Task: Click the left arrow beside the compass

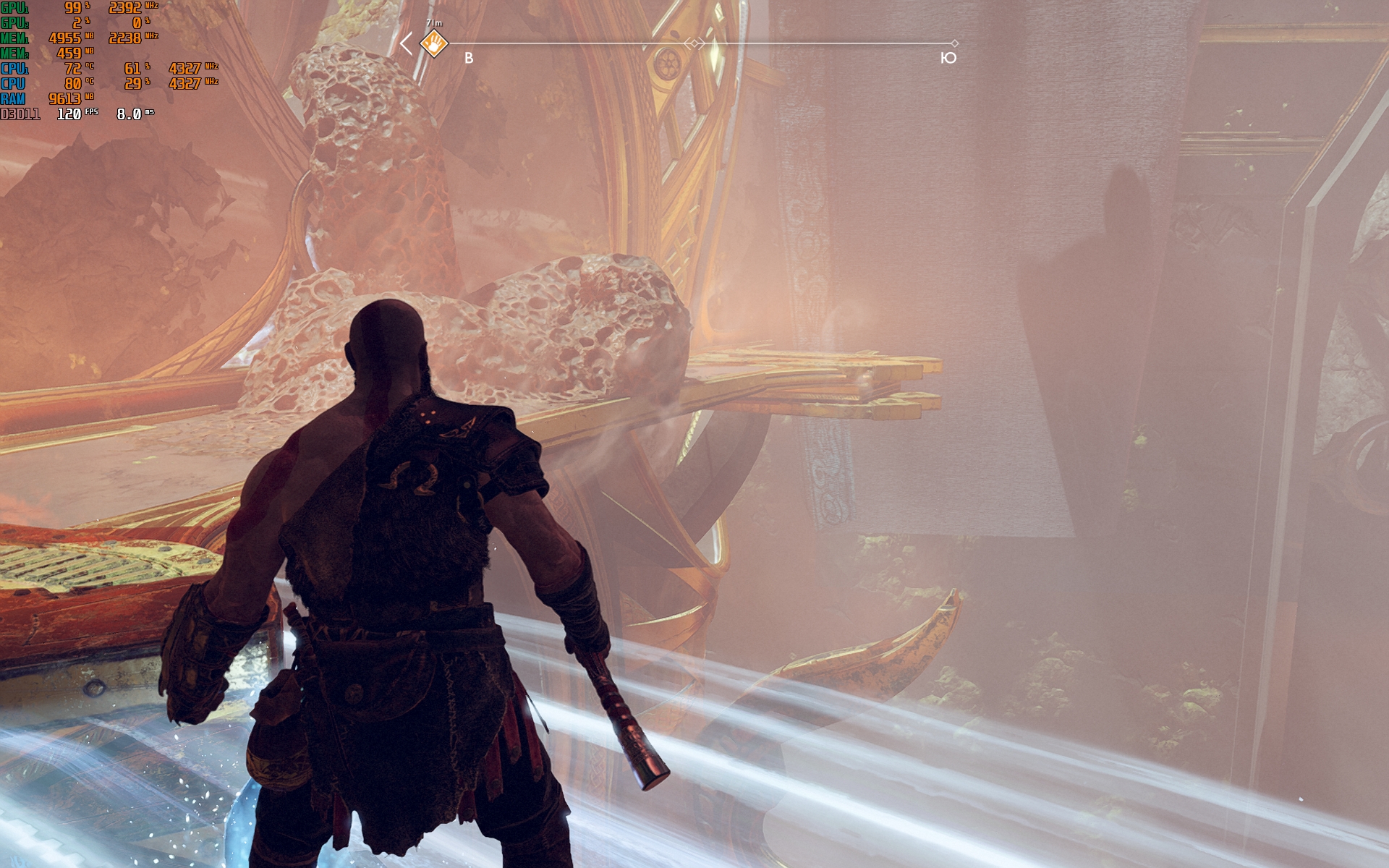Action: (x=407, y=43)
